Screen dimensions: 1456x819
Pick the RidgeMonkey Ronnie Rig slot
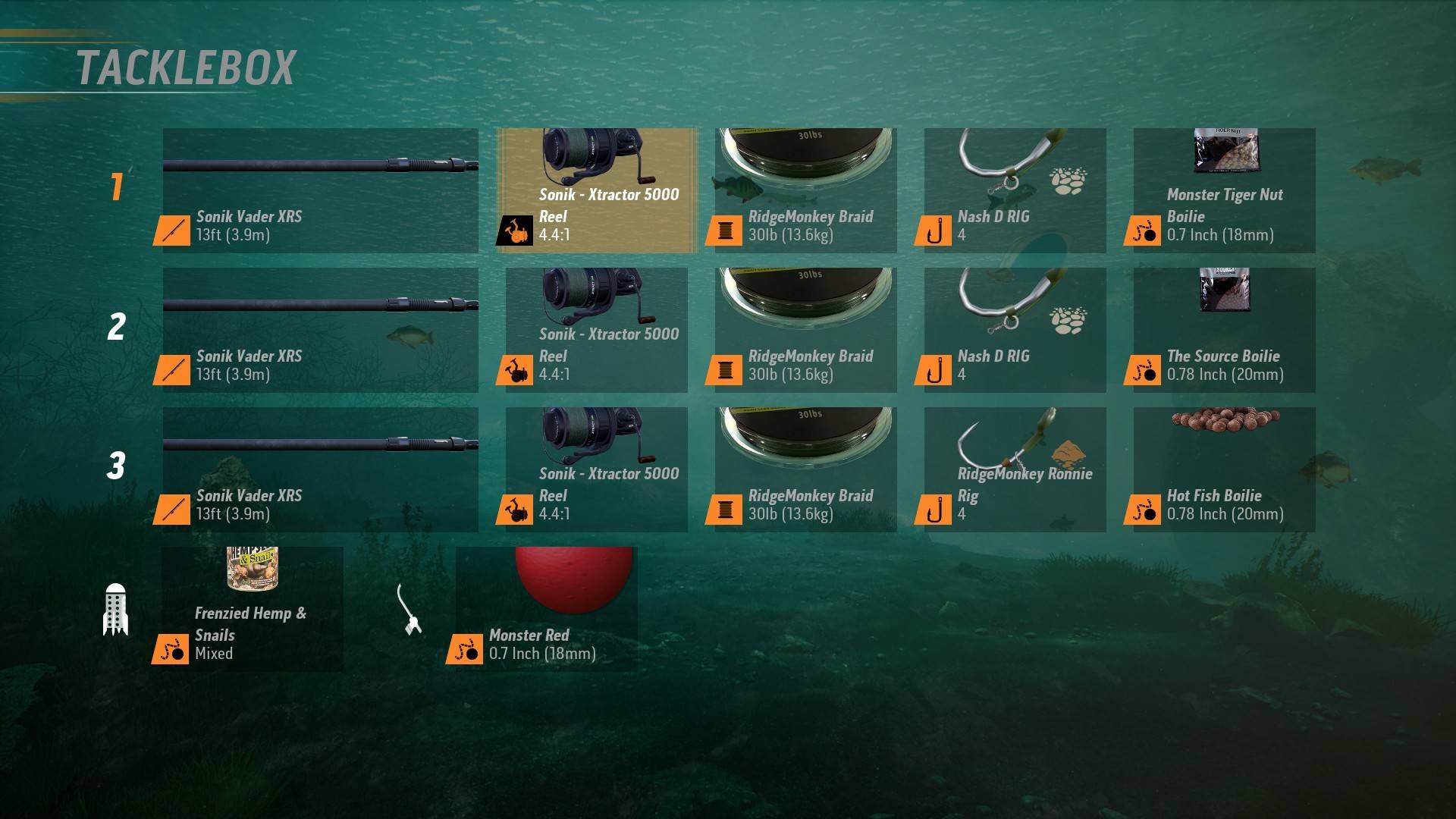pos(1015,469)
